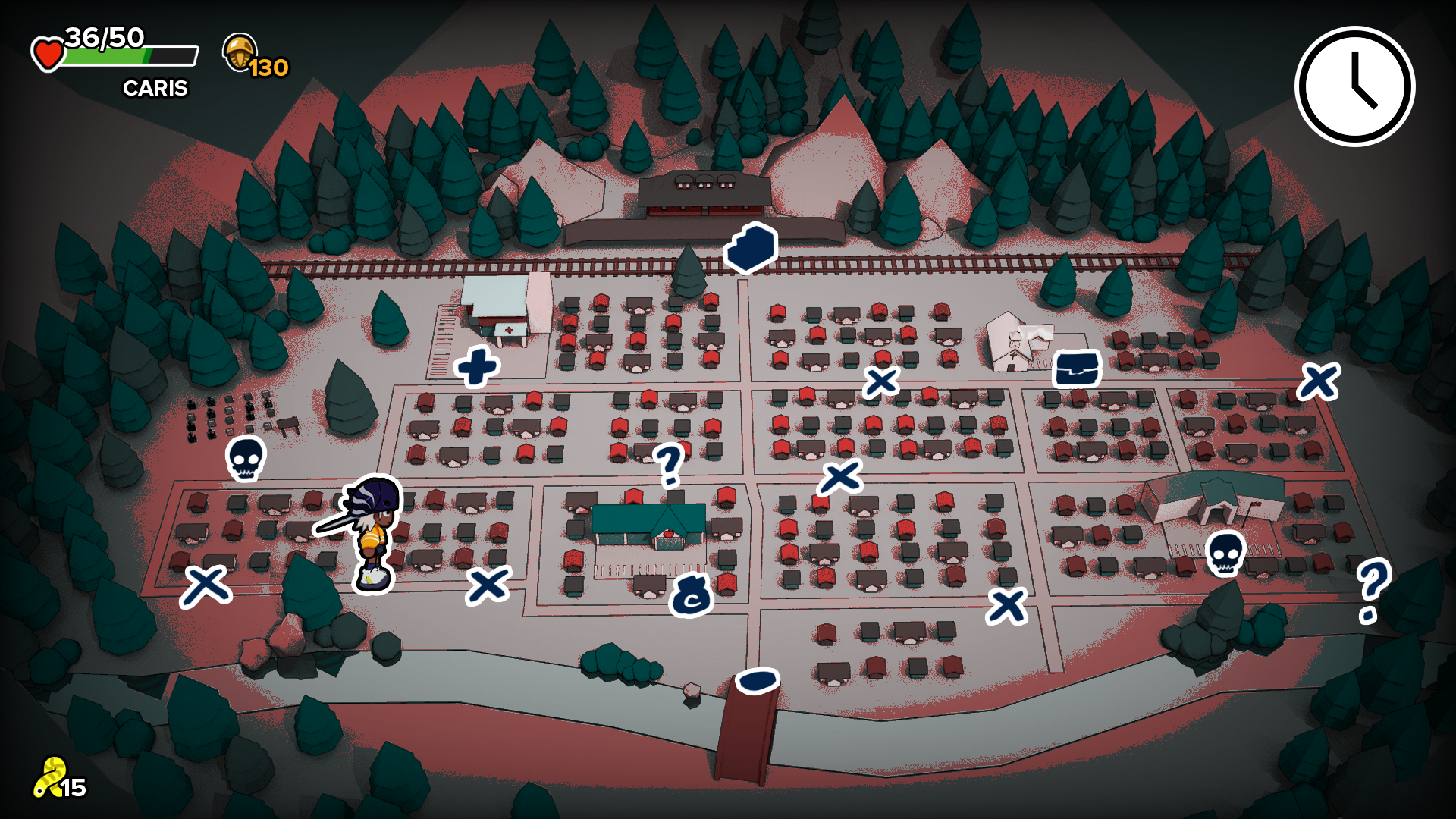Select the skull marker near the left parking lot
The image size is (1456, 819).
246,459
